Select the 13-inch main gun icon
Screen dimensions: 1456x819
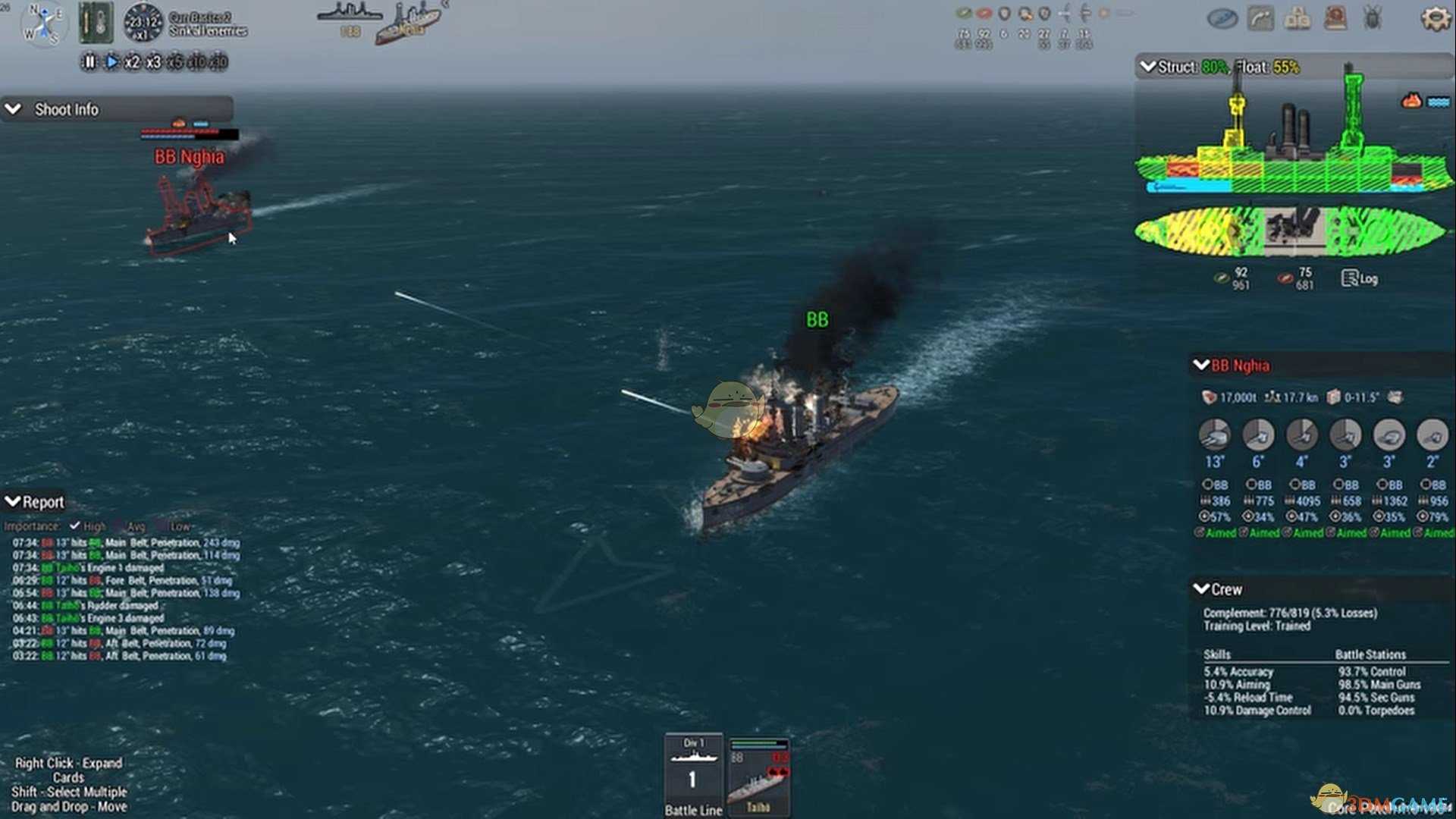point(1214,436)
